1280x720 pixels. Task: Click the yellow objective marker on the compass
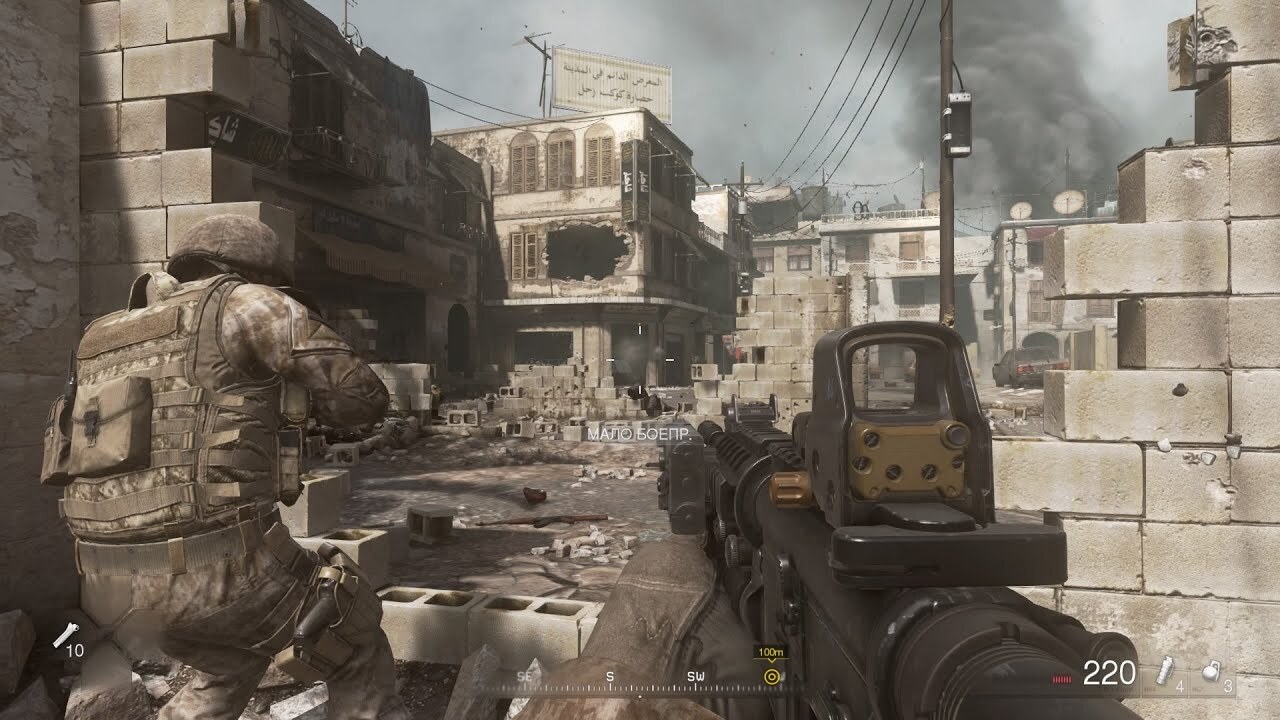(771, 676)
